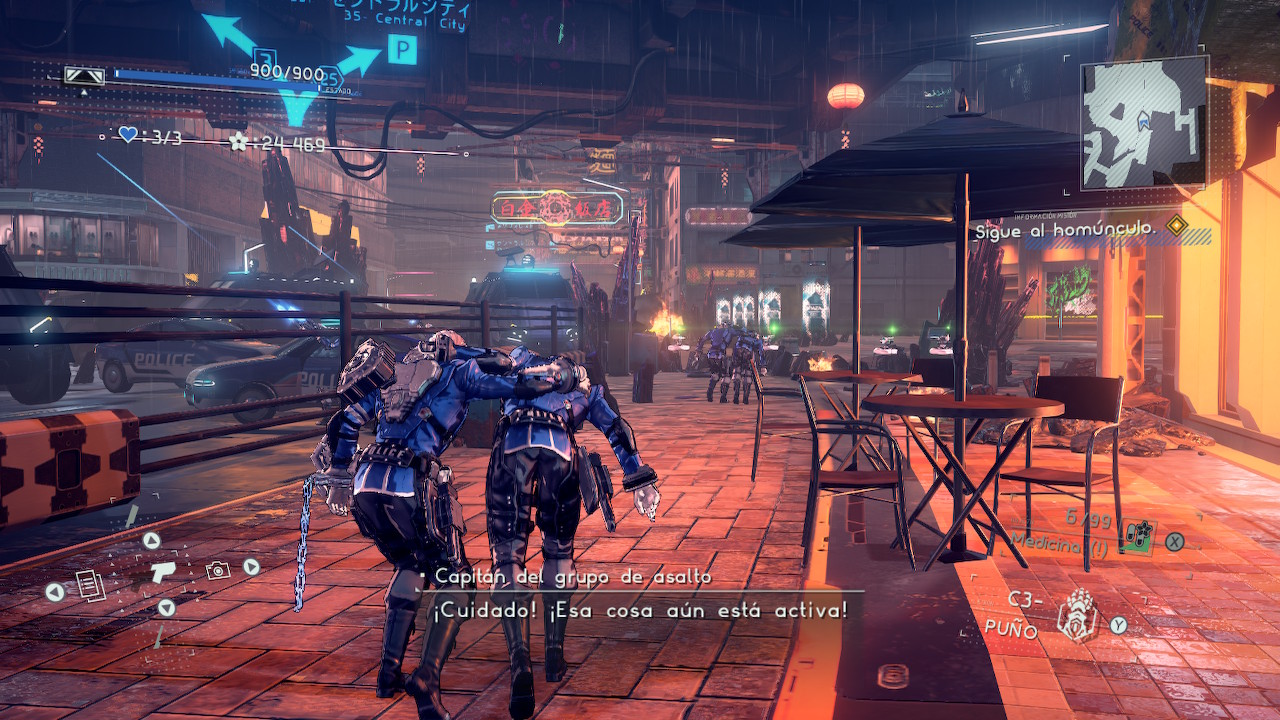Screen dimensions: 1280x720
Task: Select the "Sigue al homúnculo" mission objective
Action: point(1066,229)
